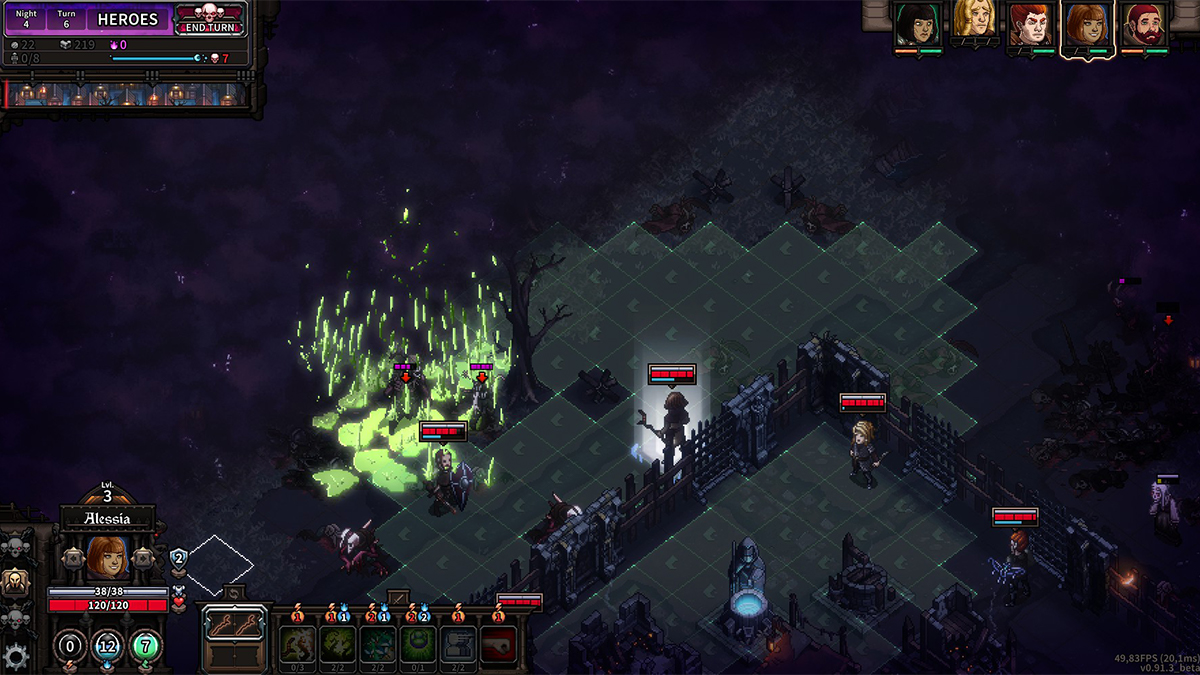Activate the red punch skill
1200x675 pixels.
coord(499,641)
